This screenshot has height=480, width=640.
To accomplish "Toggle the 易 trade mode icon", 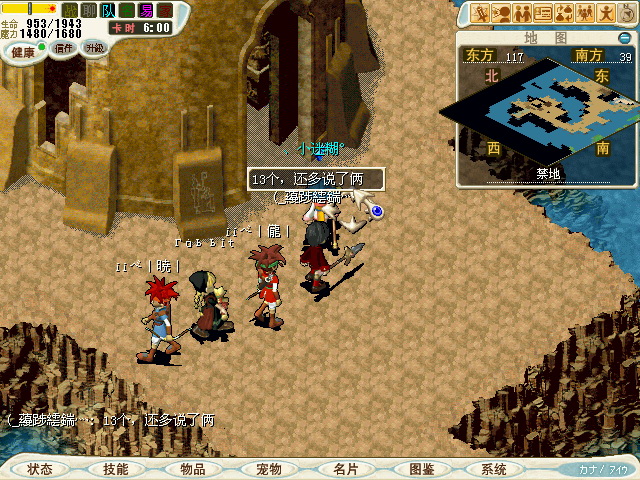I will coord(145,10).
